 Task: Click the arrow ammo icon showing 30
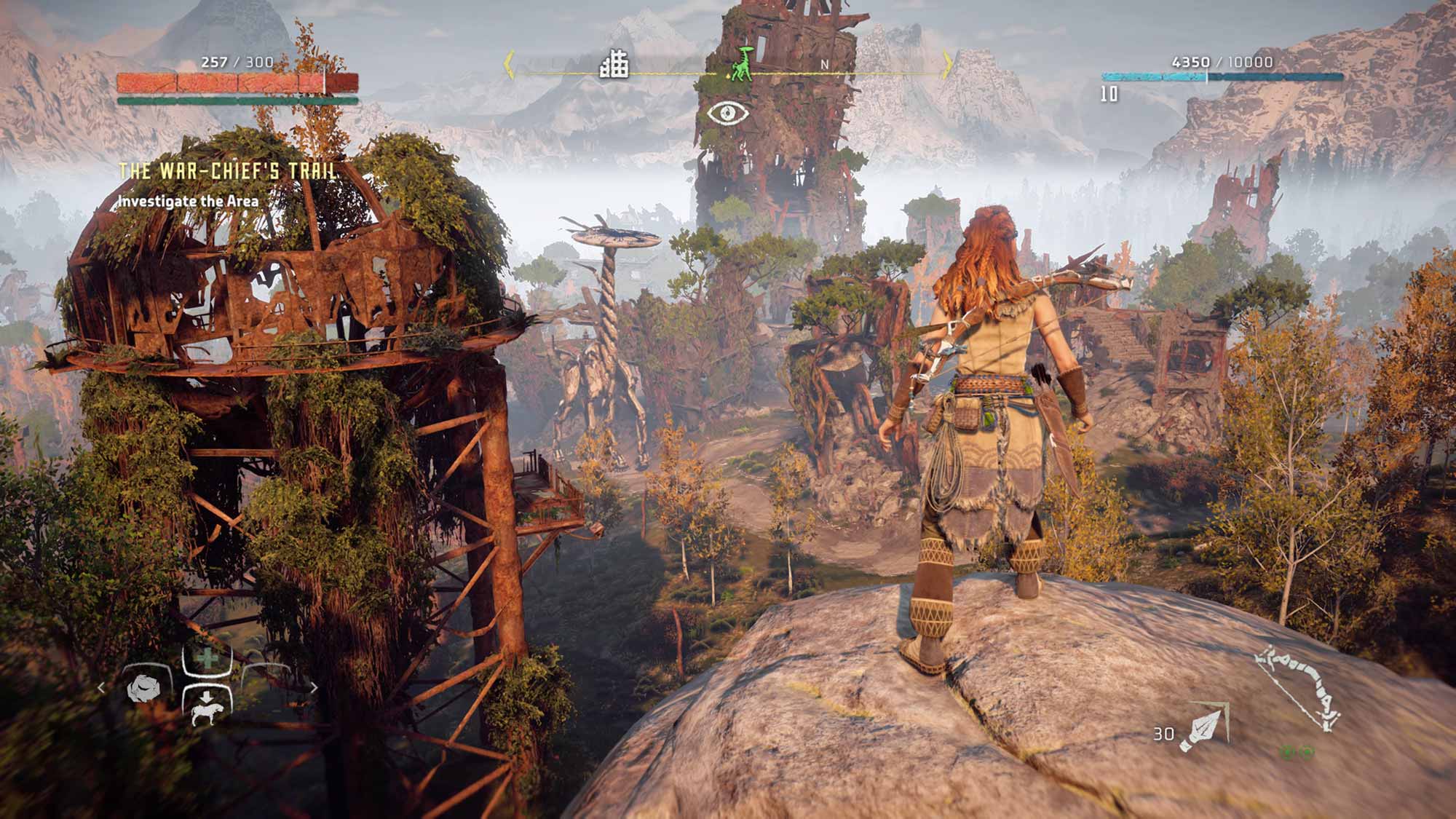pyautogui.click(x=1203, y=727)
